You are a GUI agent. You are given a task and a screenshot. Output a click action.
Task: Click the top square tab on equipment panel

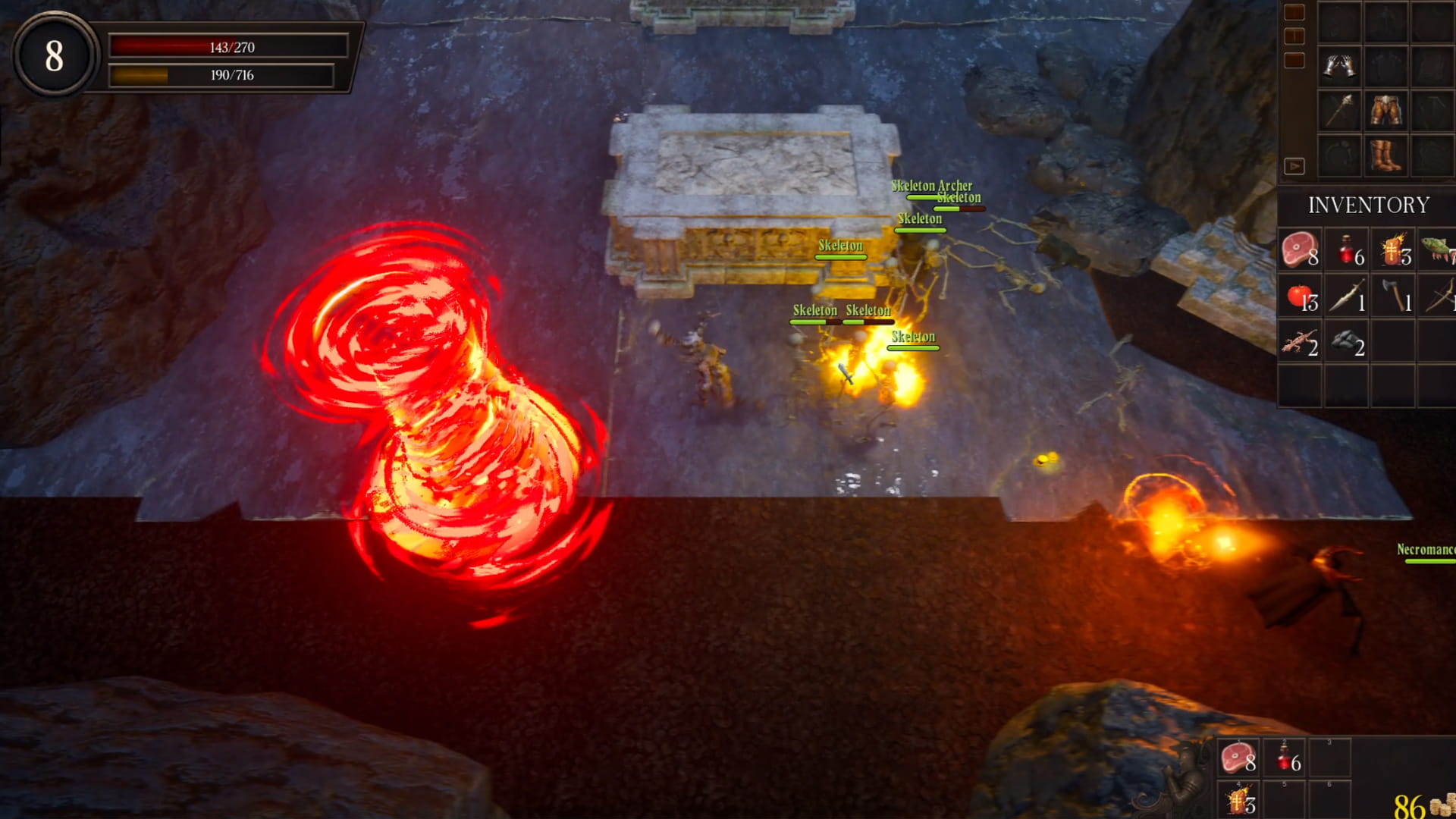1294,12
